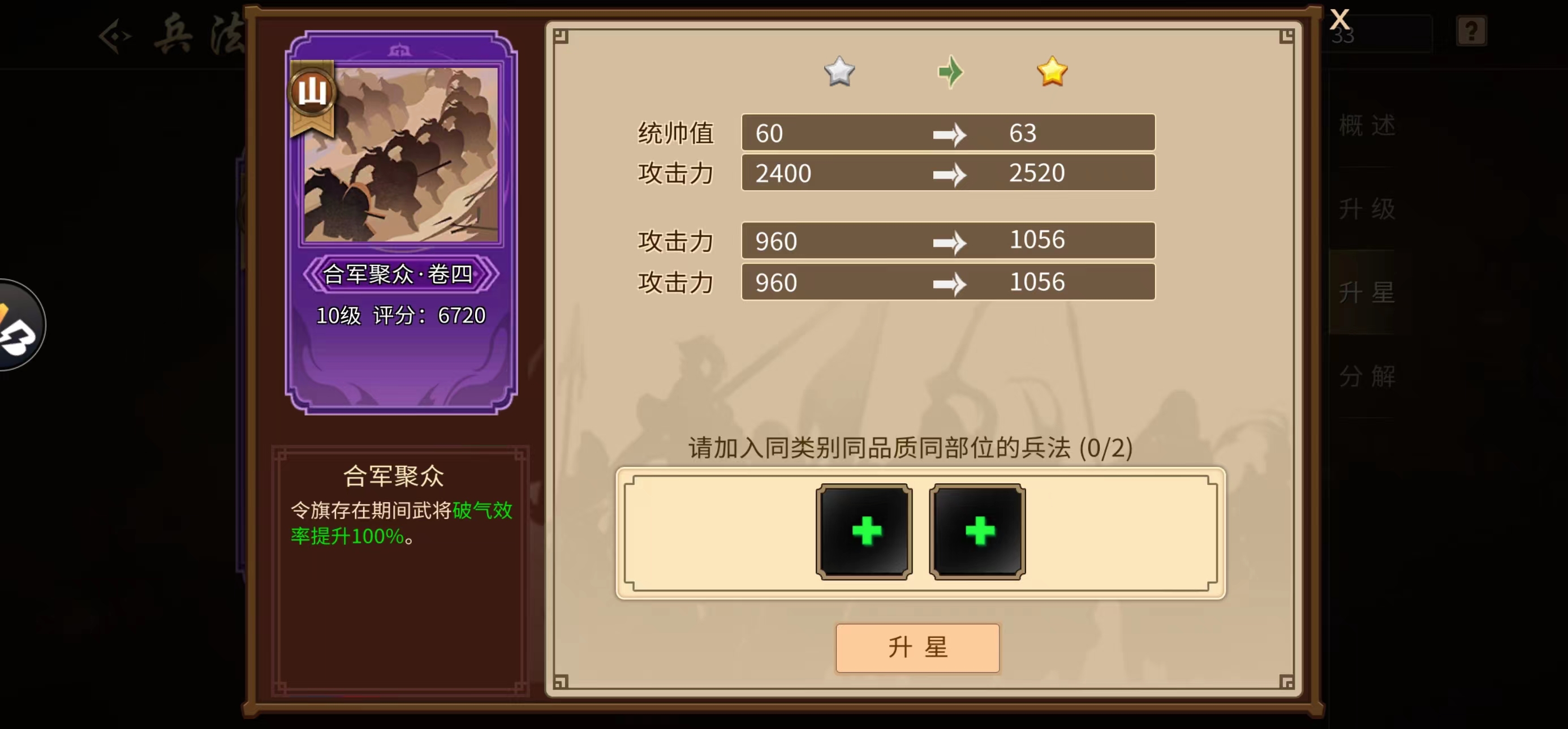The height and width of the screenshot is (729, 1568).
Task: Click the silver star above the stat list
Action: click(x=839, y=71)
